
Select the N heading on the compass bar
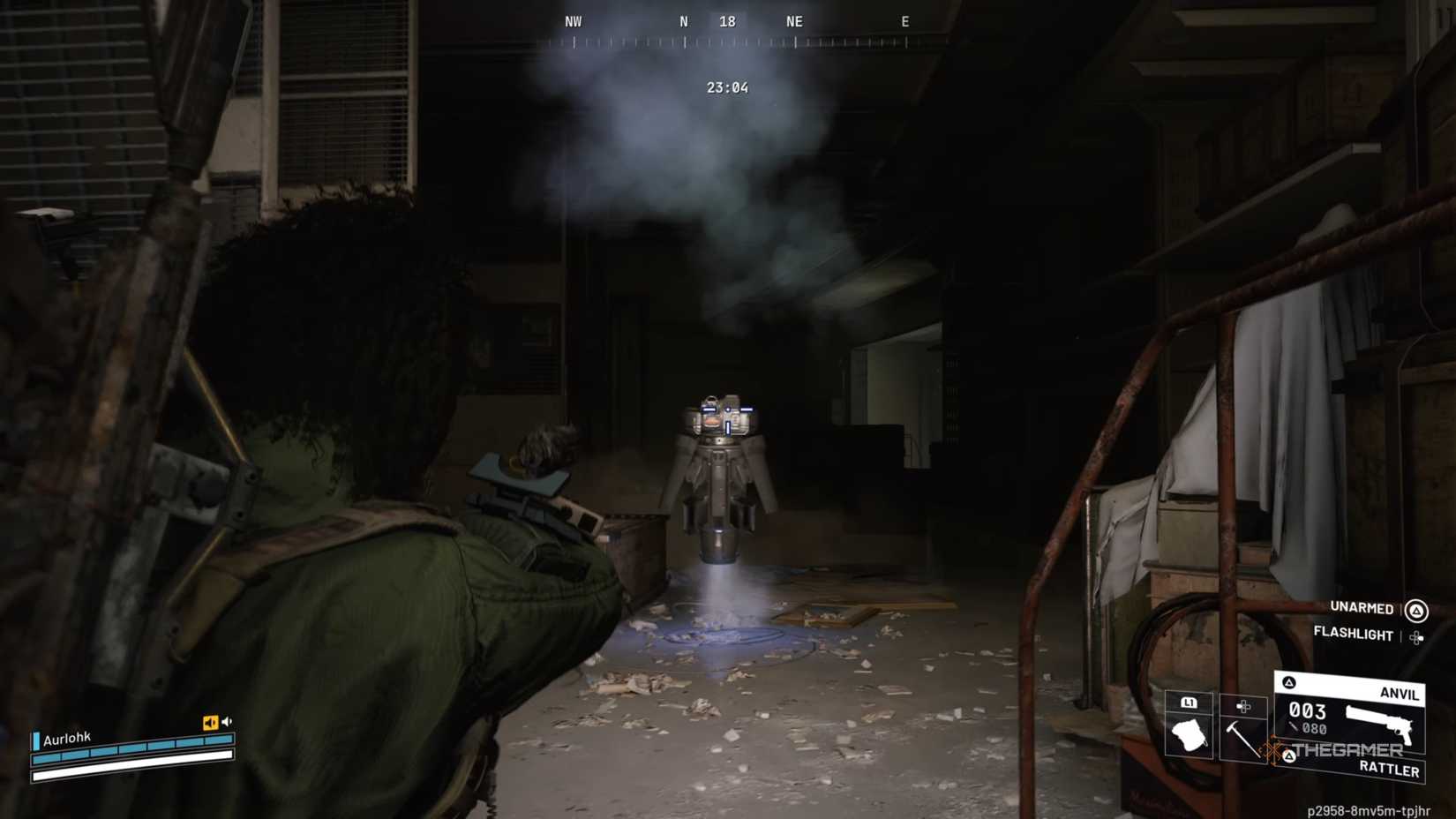pos(683,20)
